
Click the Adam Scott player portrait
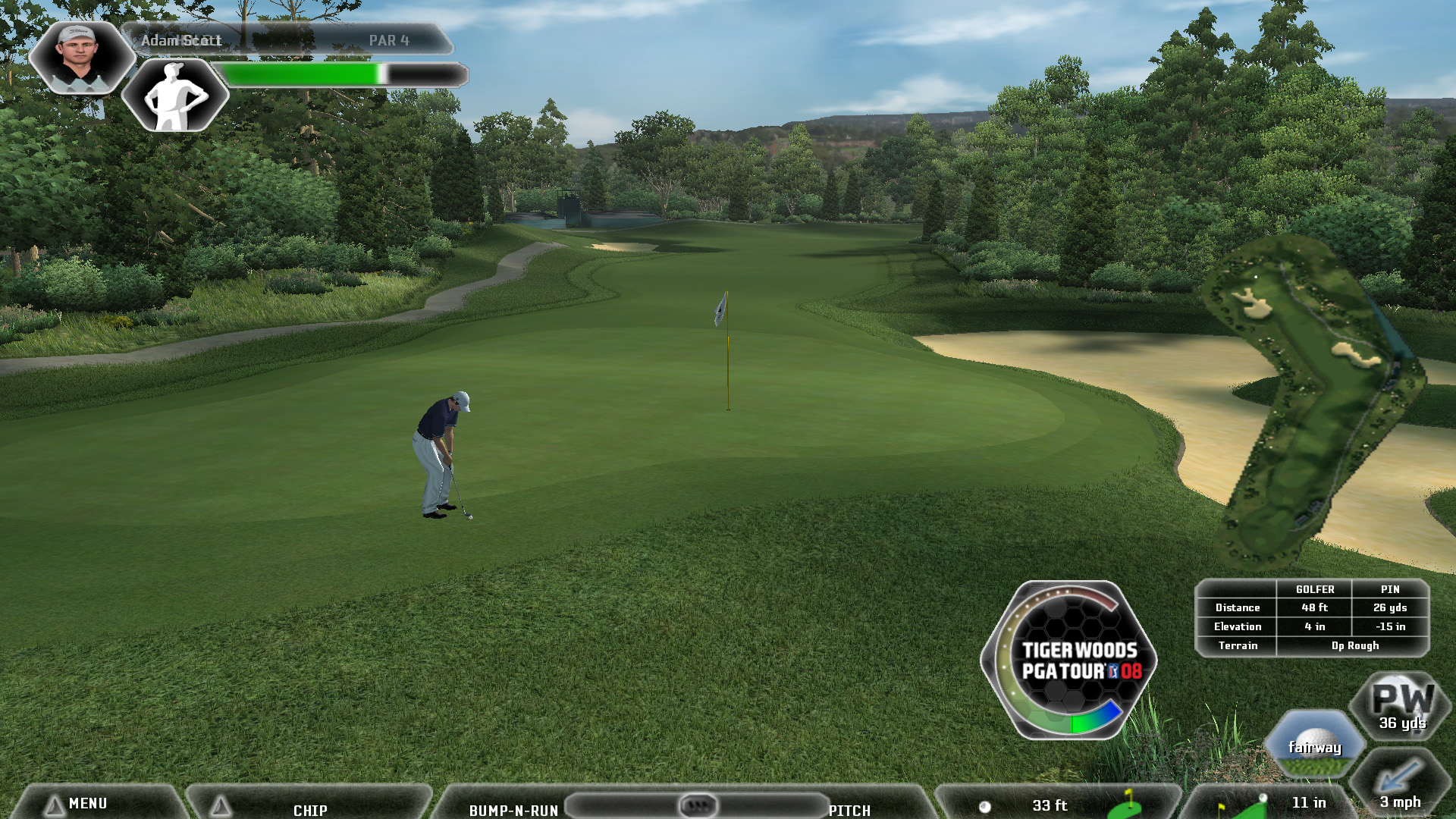tap(80, 57)
